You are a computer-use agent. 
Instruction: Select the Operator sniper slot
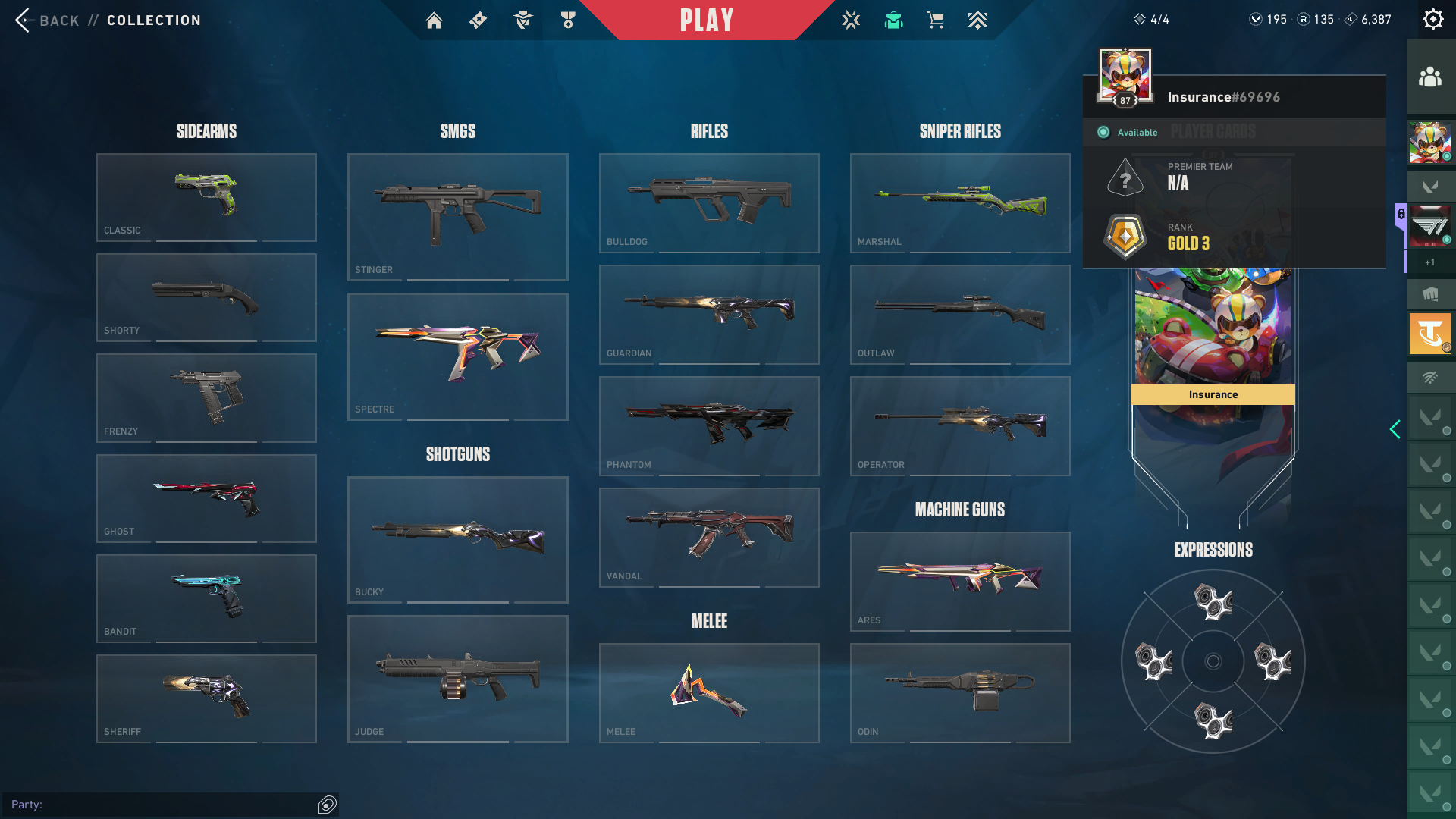(960, 425)
